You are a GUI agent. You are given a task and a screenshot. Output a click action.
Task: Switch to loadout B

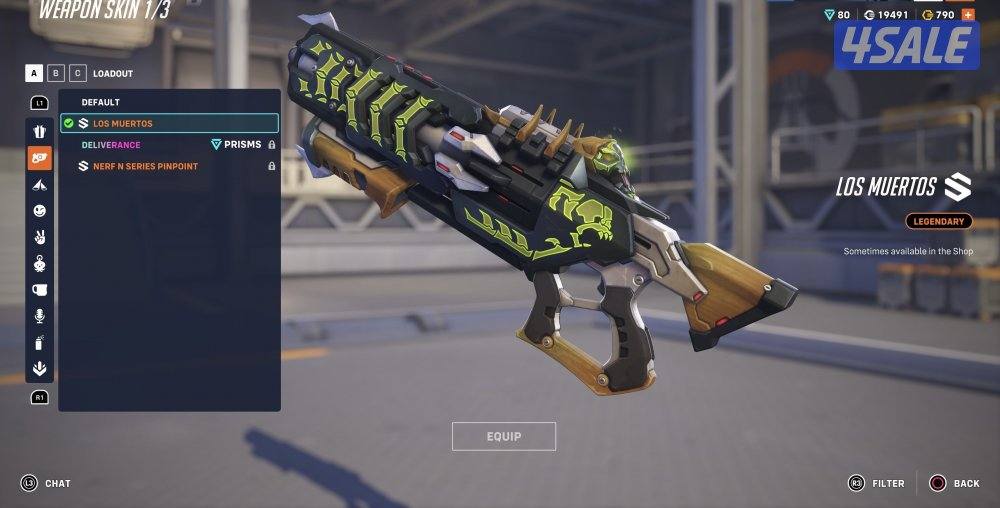(x=56, y=73)
